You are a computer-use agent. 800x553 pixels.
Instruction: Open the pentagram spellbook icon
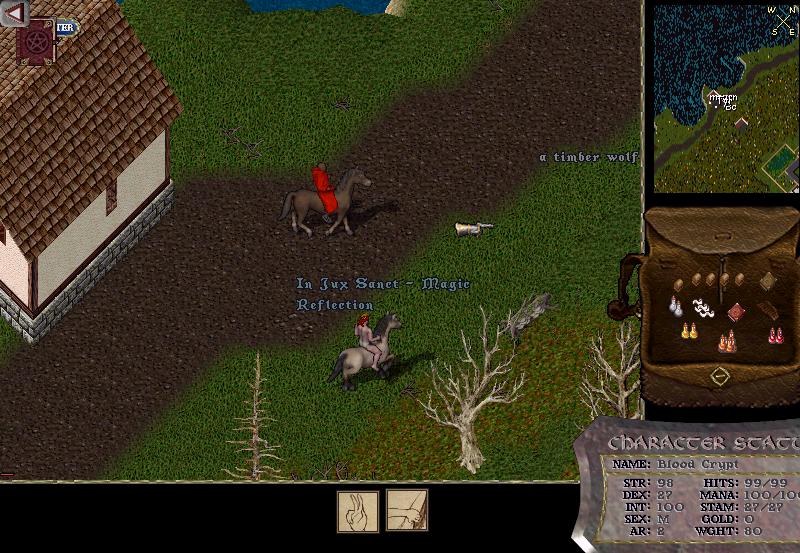[38, 43]
